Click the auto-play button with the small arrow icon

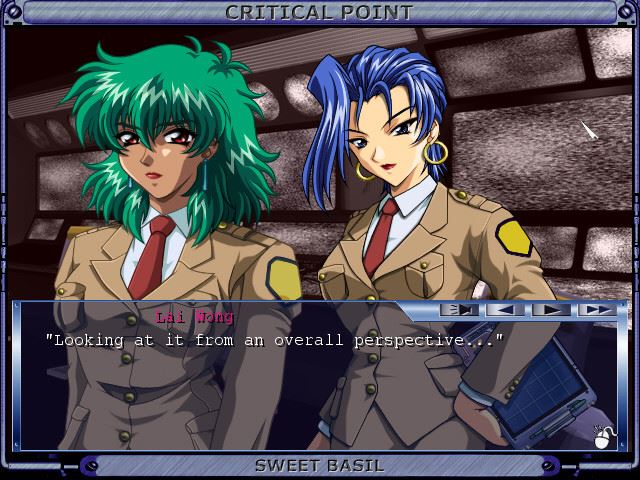coord(459,310)
